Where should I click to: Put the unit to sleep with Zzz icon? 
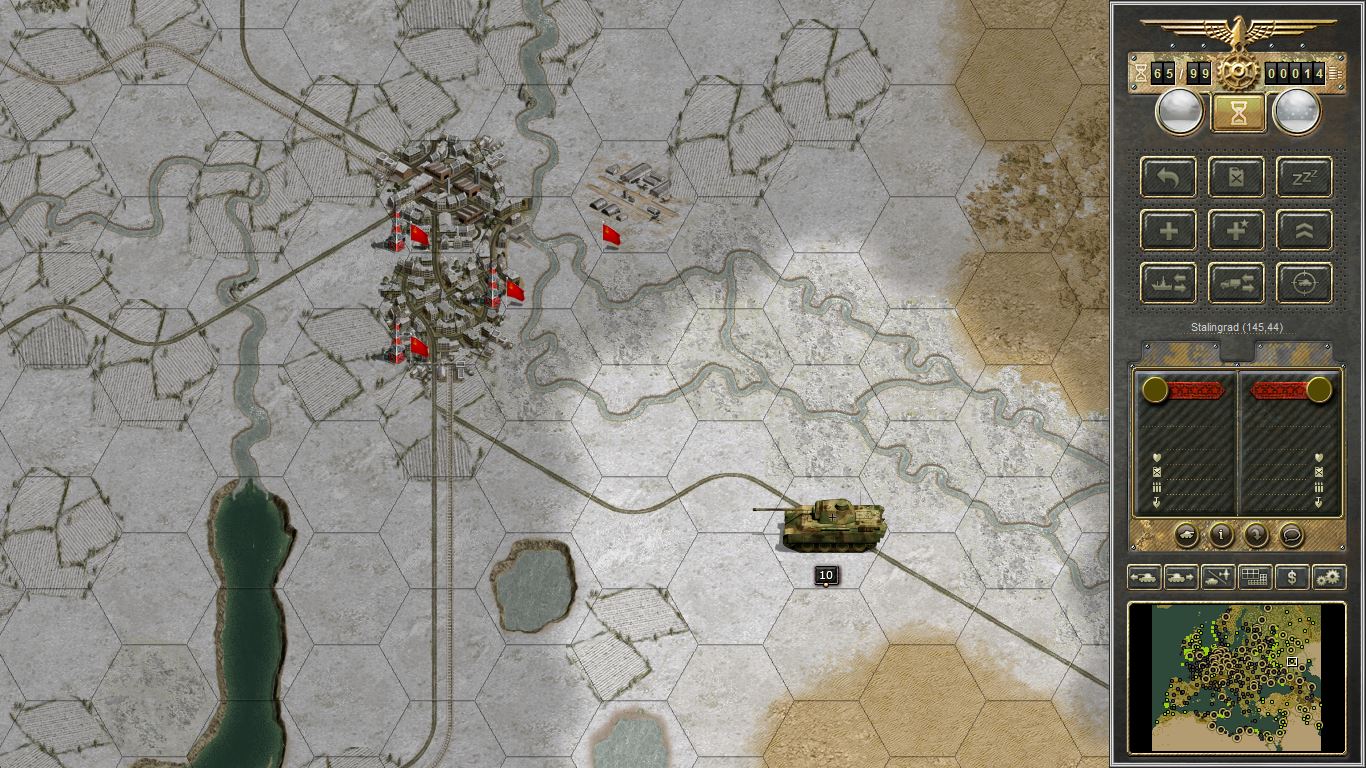click(x=1303, y=177)
